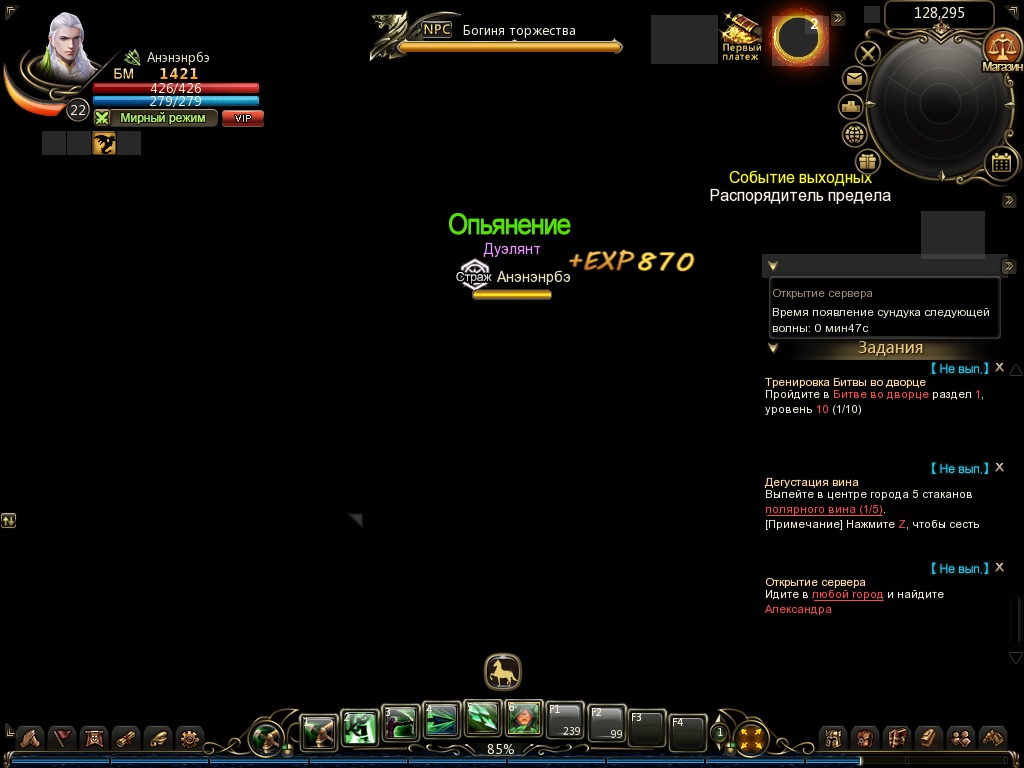
Task: Open the Магазин shop
Action: (999, 49)
